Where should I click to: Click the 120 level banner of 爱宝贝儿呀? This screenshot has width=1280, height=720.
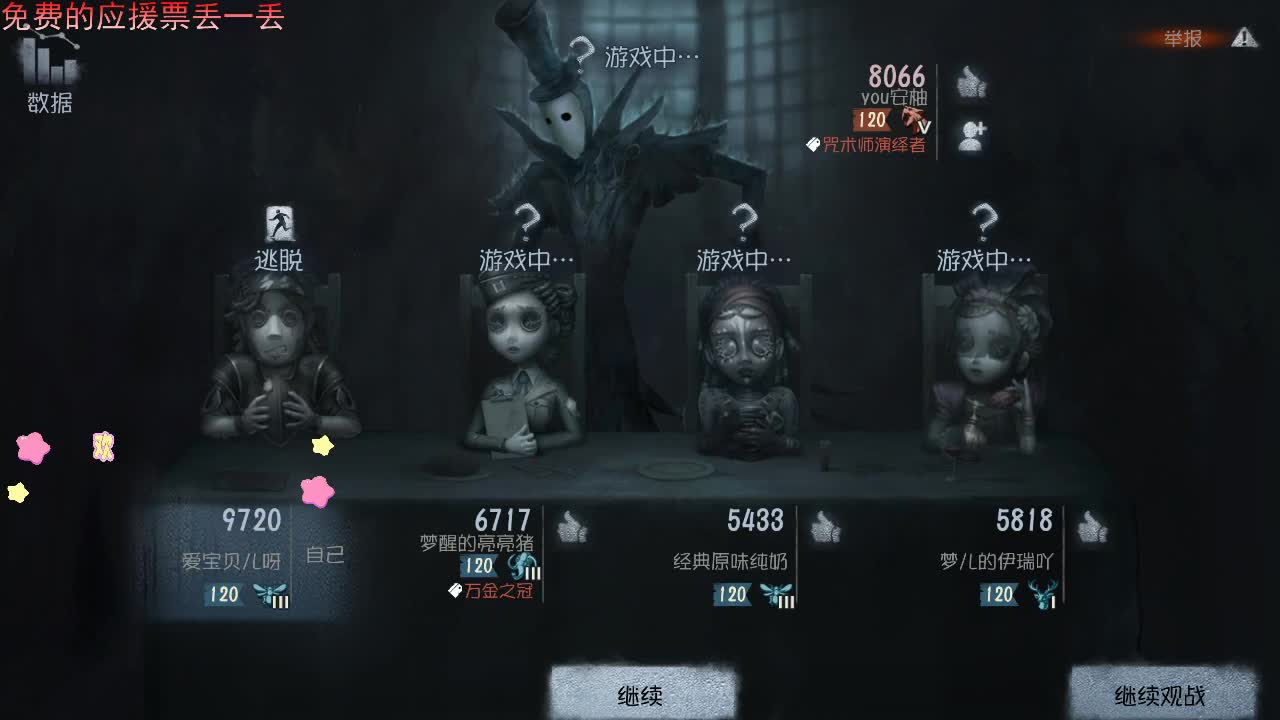222,594
